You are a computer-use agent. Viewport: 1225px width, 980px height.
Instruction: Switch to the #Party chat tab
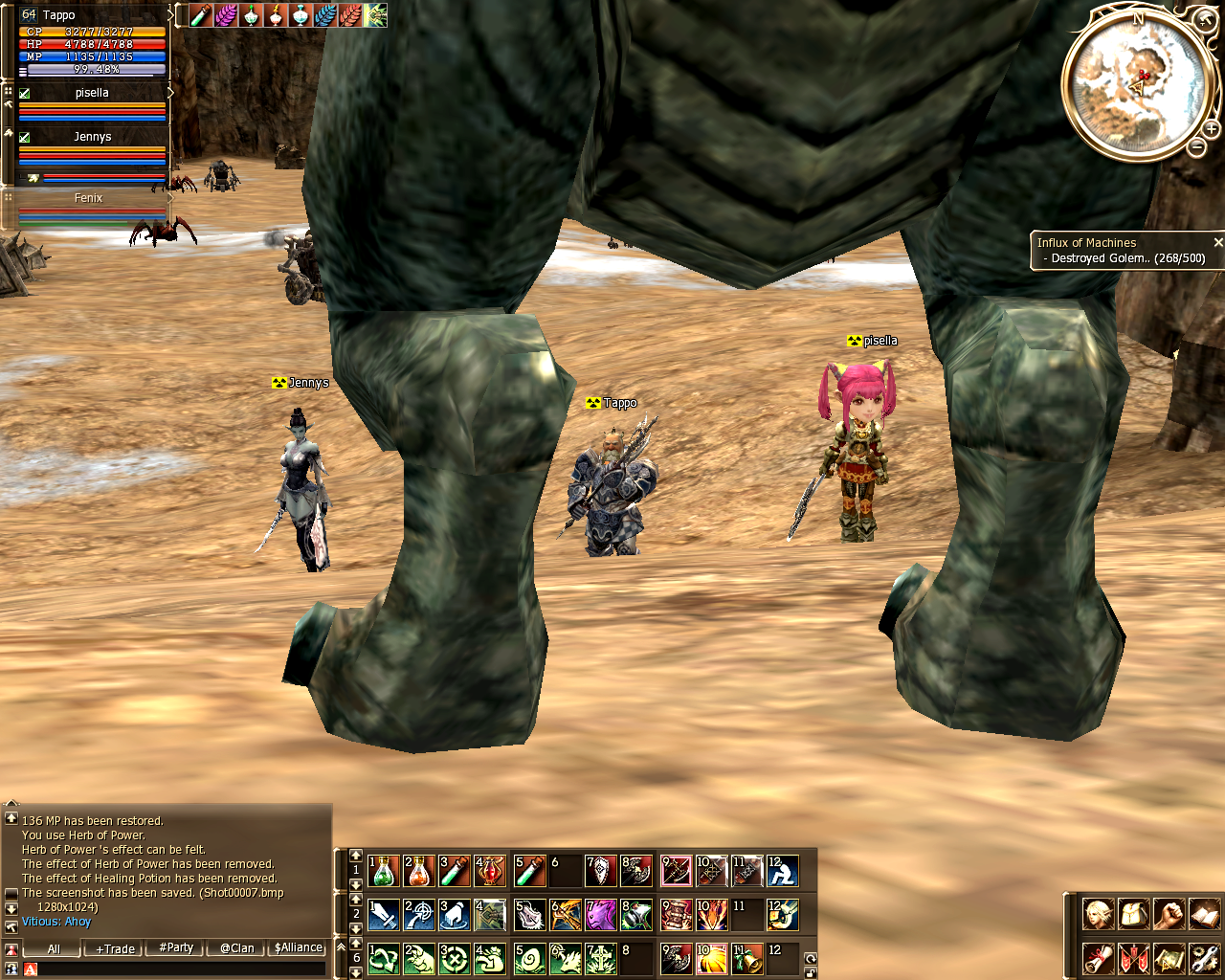[176, 948]
